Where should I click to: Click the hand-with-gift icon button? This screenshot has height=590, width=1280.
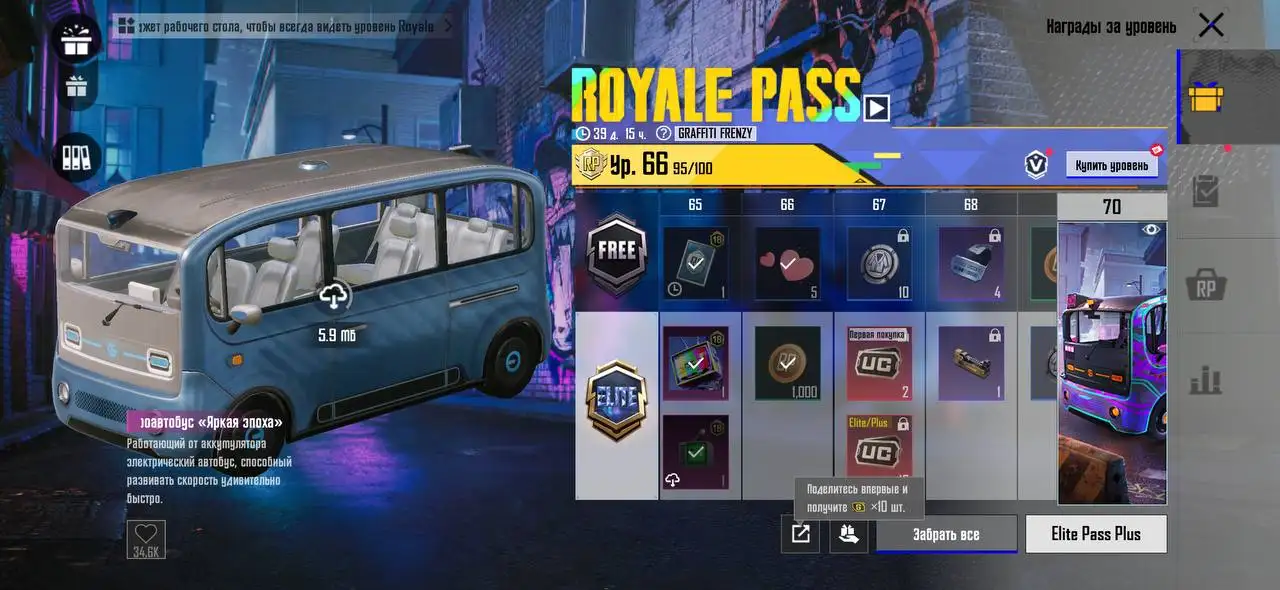tap(848, 534)
